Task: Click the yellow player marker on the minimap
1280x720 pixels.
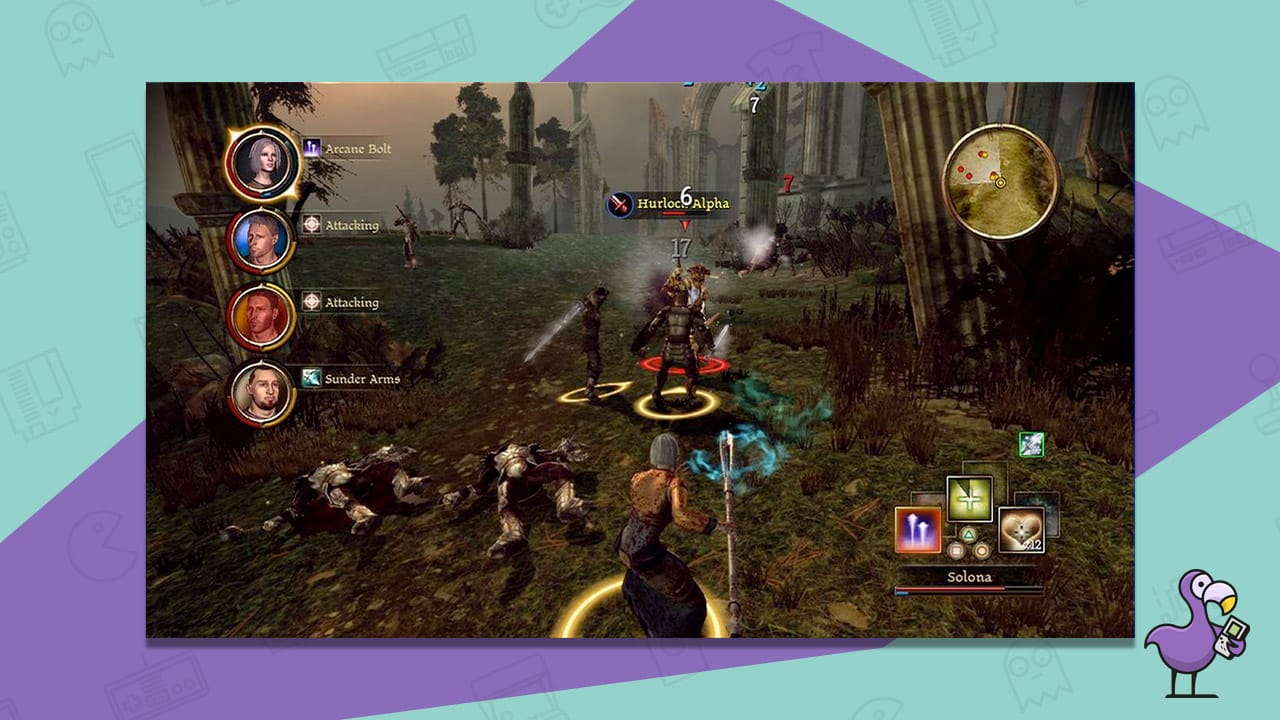Action: (1000, 182)
